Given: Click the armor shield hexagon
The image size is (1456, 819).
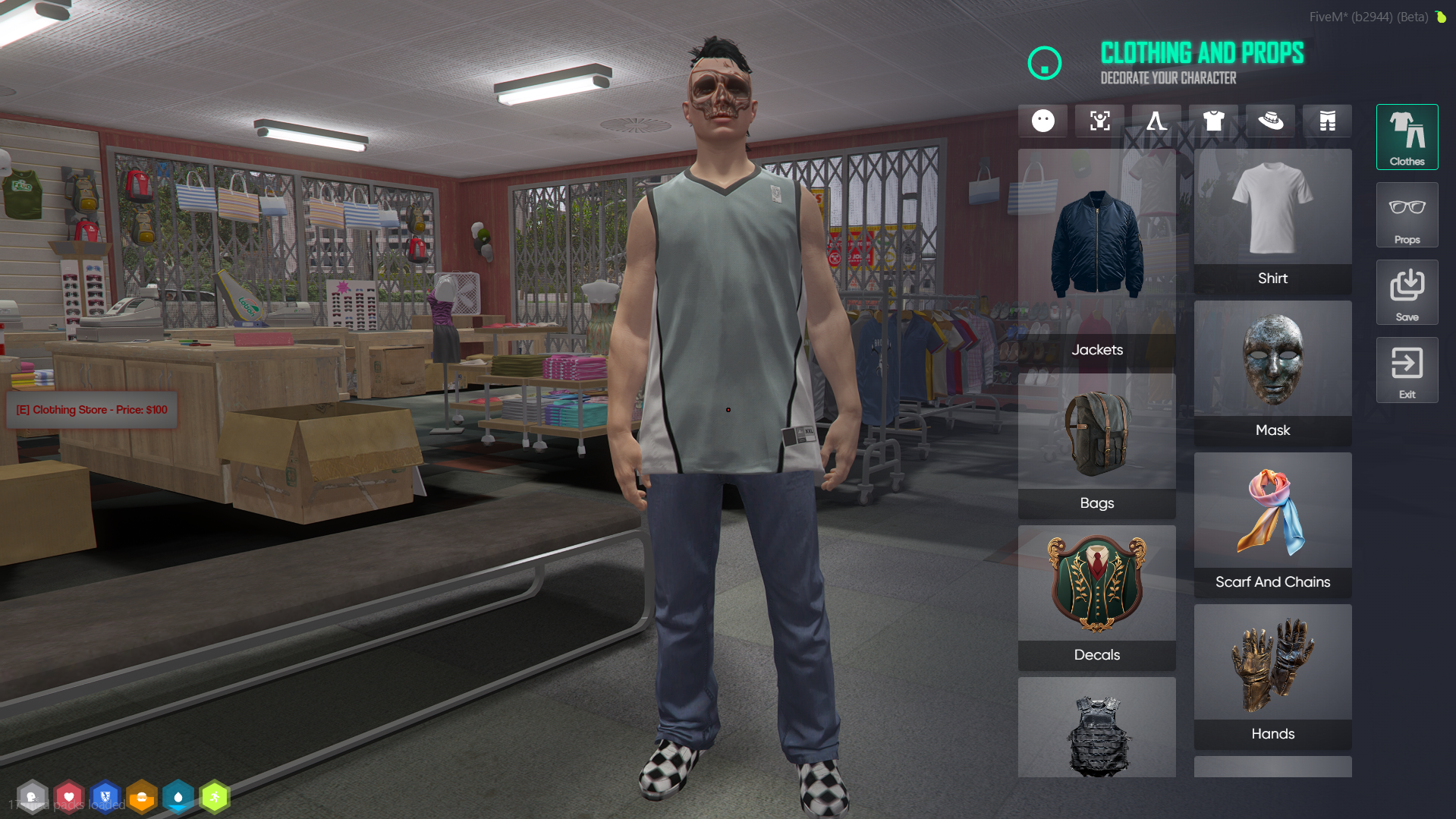Looking at the screenshot, I should click(x=105, y=797).
